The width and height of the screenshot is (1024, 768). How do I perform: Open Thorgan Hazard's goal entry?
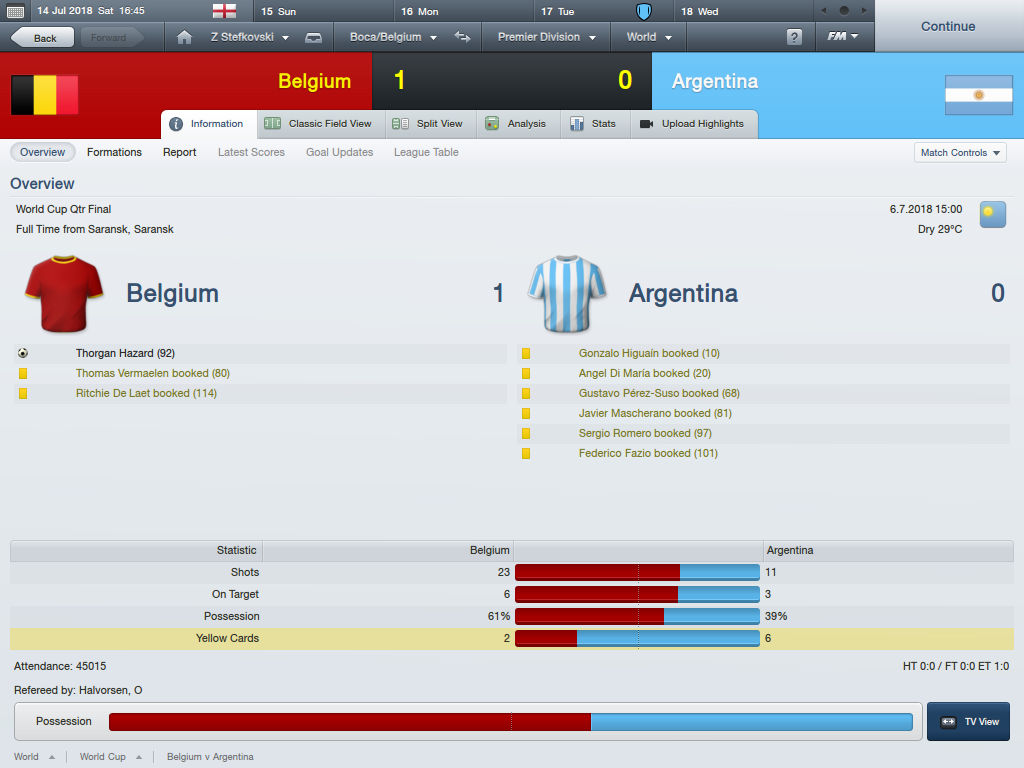point(125,353)
